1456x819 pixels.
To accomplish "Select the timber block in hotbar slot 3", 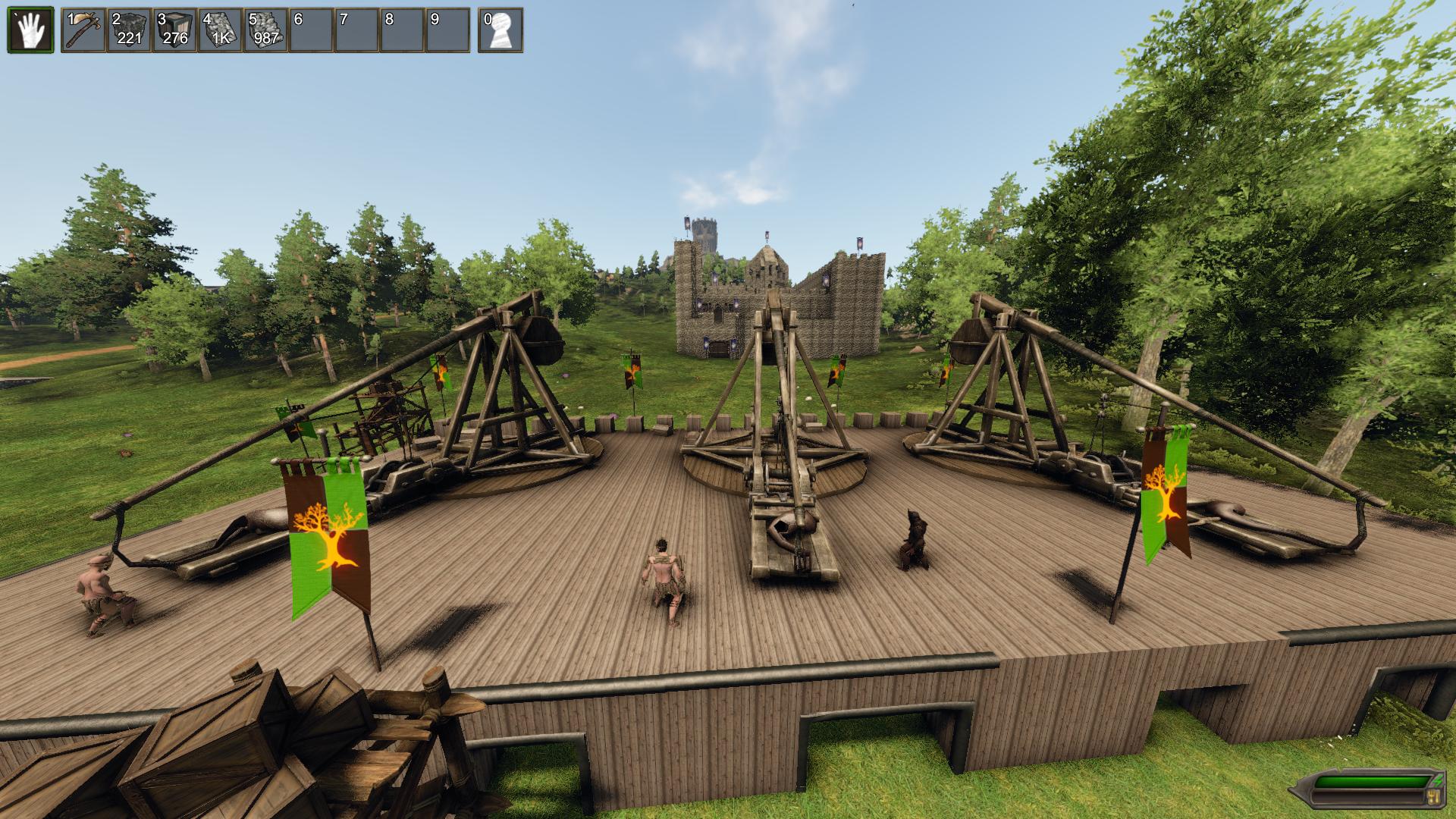I will 174,32.
